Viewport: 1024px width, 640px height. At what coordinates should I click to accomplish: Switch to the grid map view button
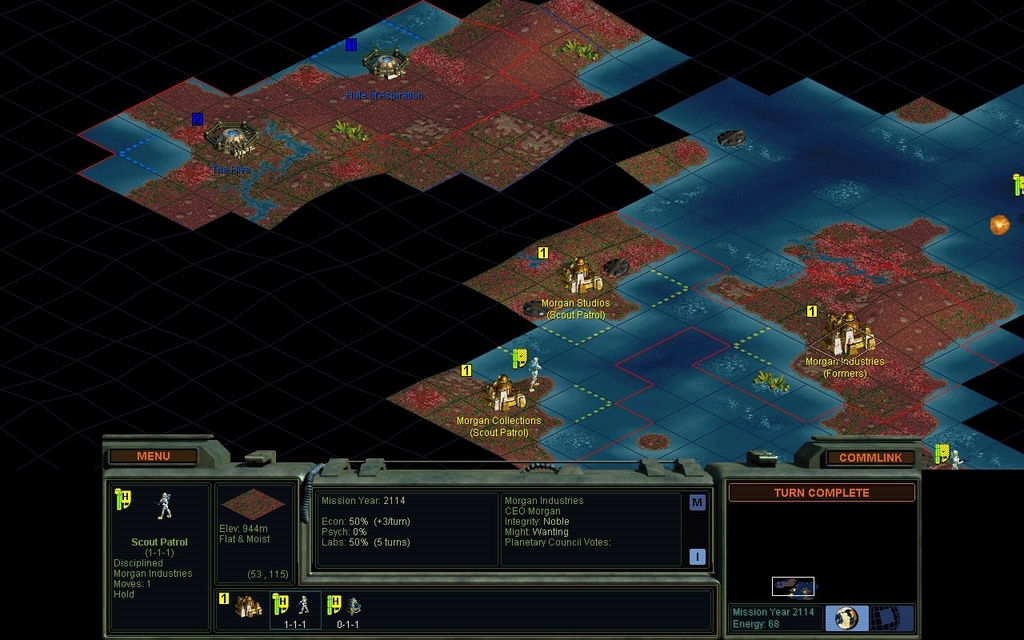(x=883, y=617)
